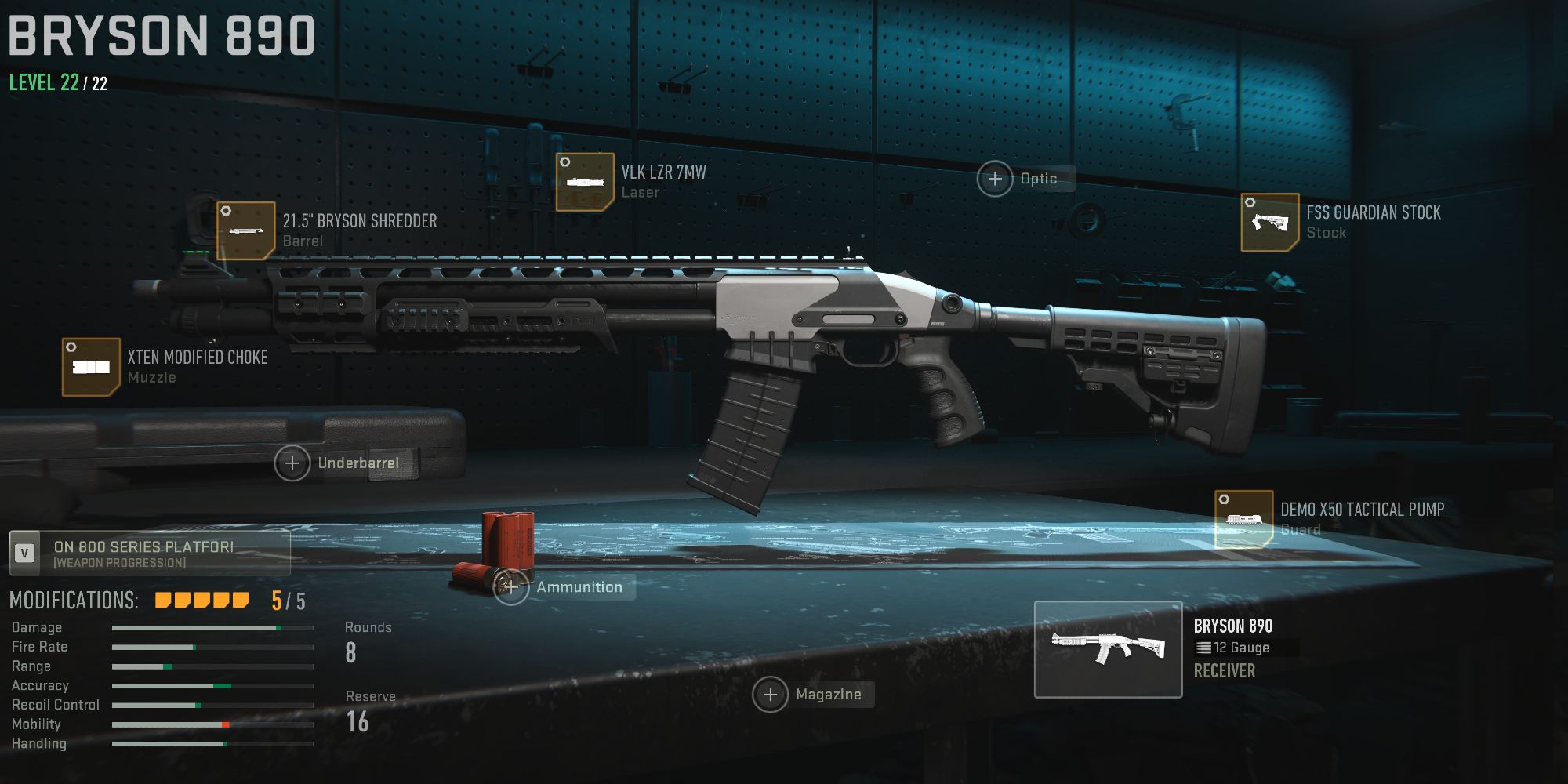Choose the Demo X50 Tactical Pump guard

[x=1243, y=519]
